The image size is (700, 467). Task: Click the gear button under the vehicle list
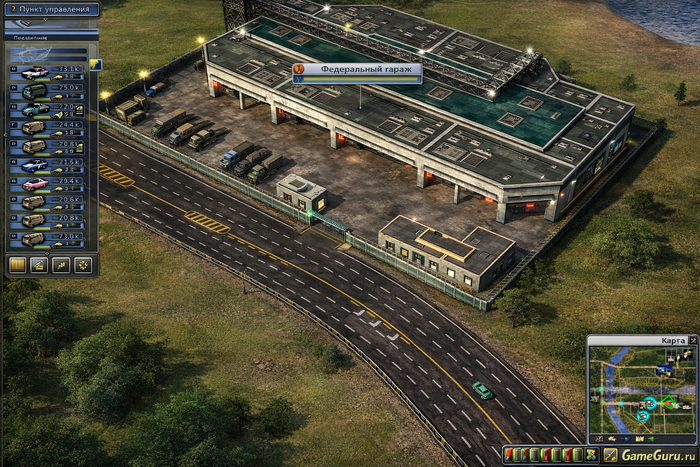pos(82,265)
